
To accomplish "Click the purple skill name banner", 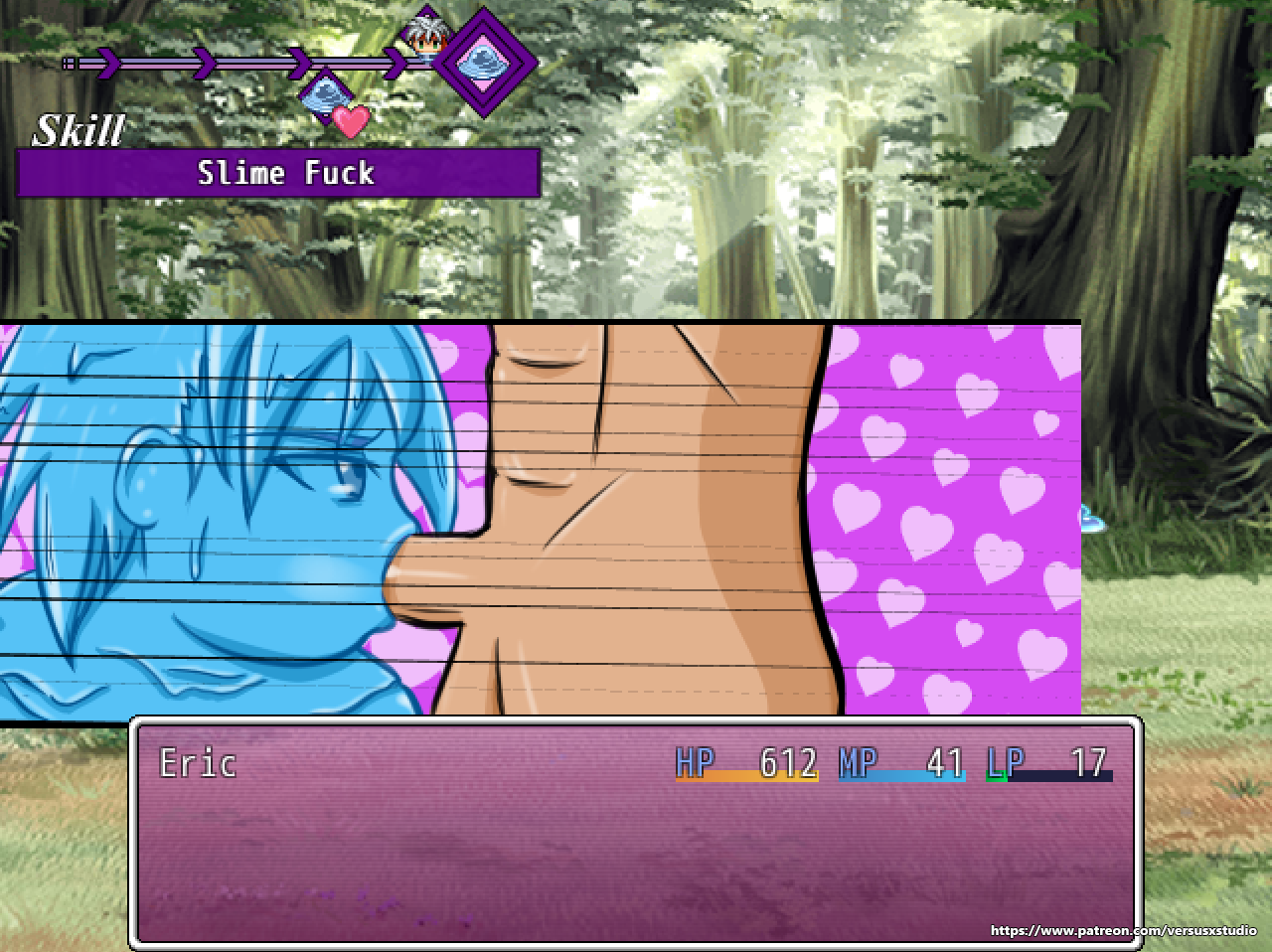I will pyautogui.click(x=279, y=174).
